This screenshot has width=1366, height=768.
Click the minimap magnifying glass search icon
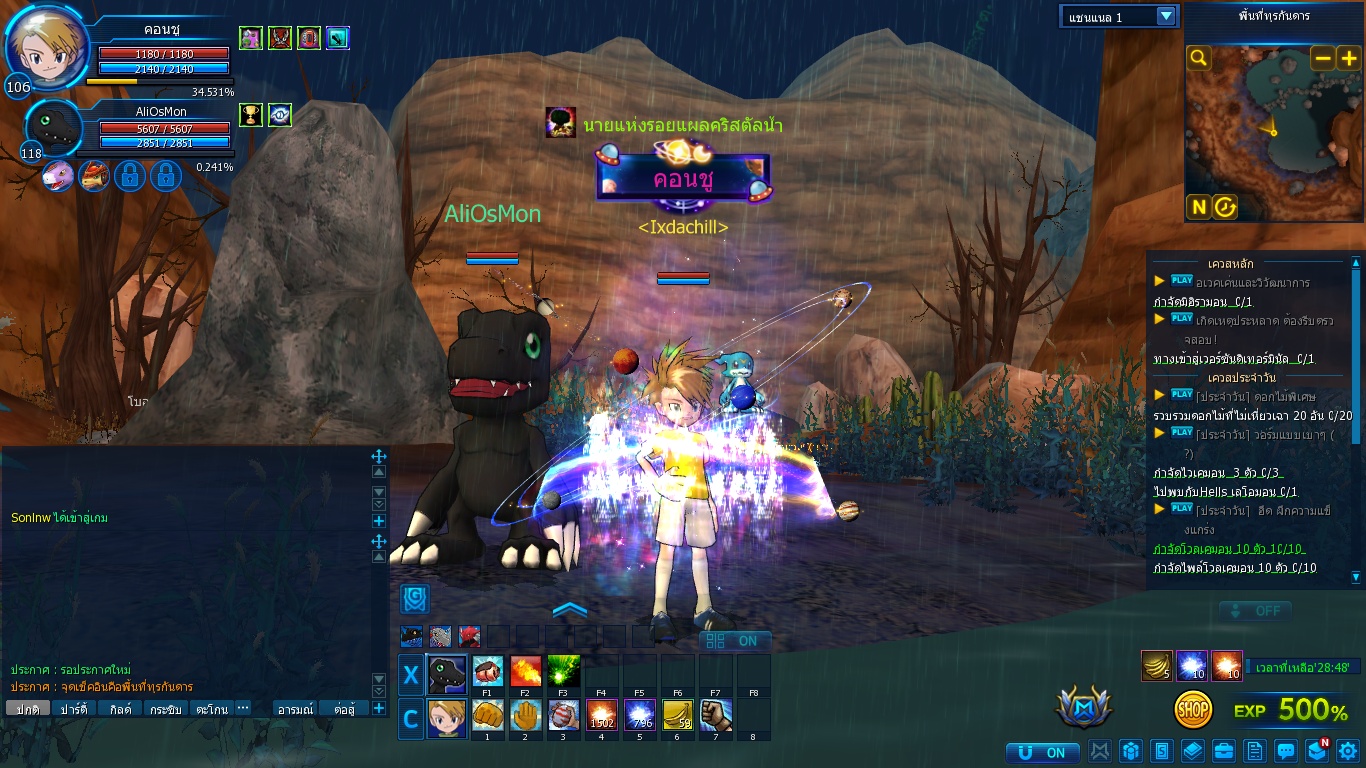pyautogui.click(x=1199, y=58)
